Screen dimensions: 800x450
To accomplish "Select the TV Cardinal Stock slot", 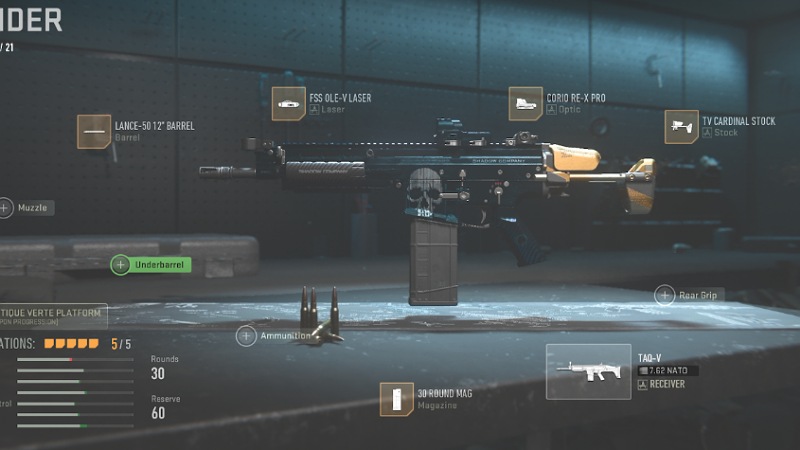I will (x=681, y=127).
